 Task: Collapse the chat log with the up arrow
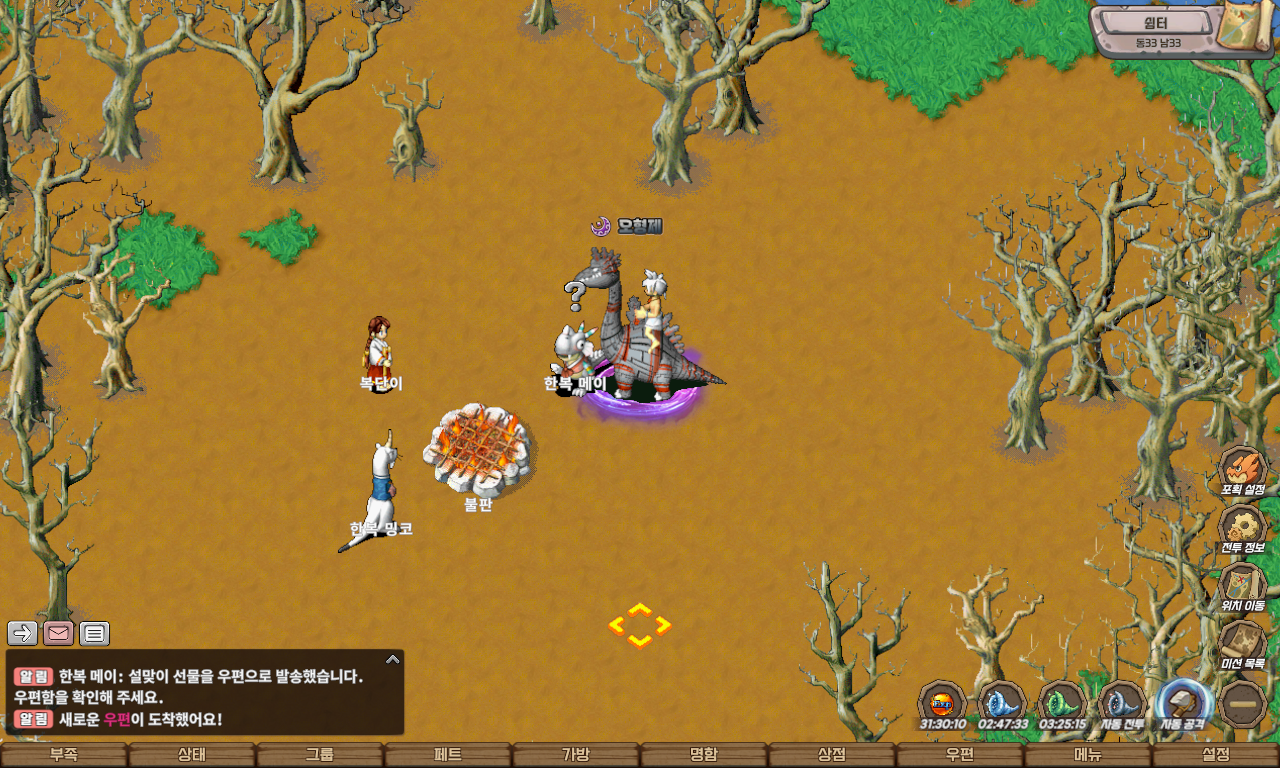click(393, 660)
